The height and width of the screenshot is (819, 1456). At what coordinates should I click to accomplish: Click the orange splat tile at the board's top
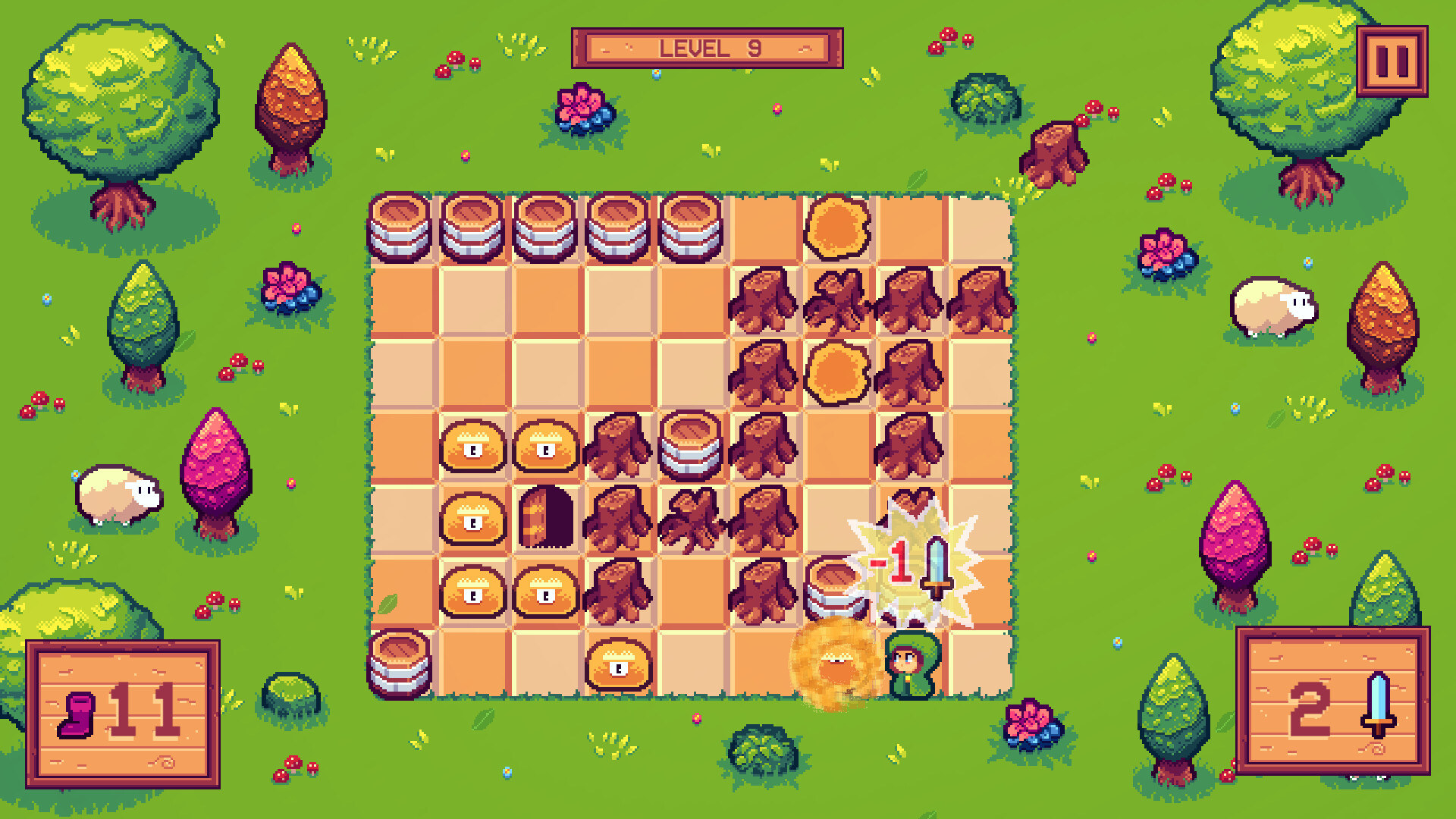pyautogui.click(x=836, y=225)
